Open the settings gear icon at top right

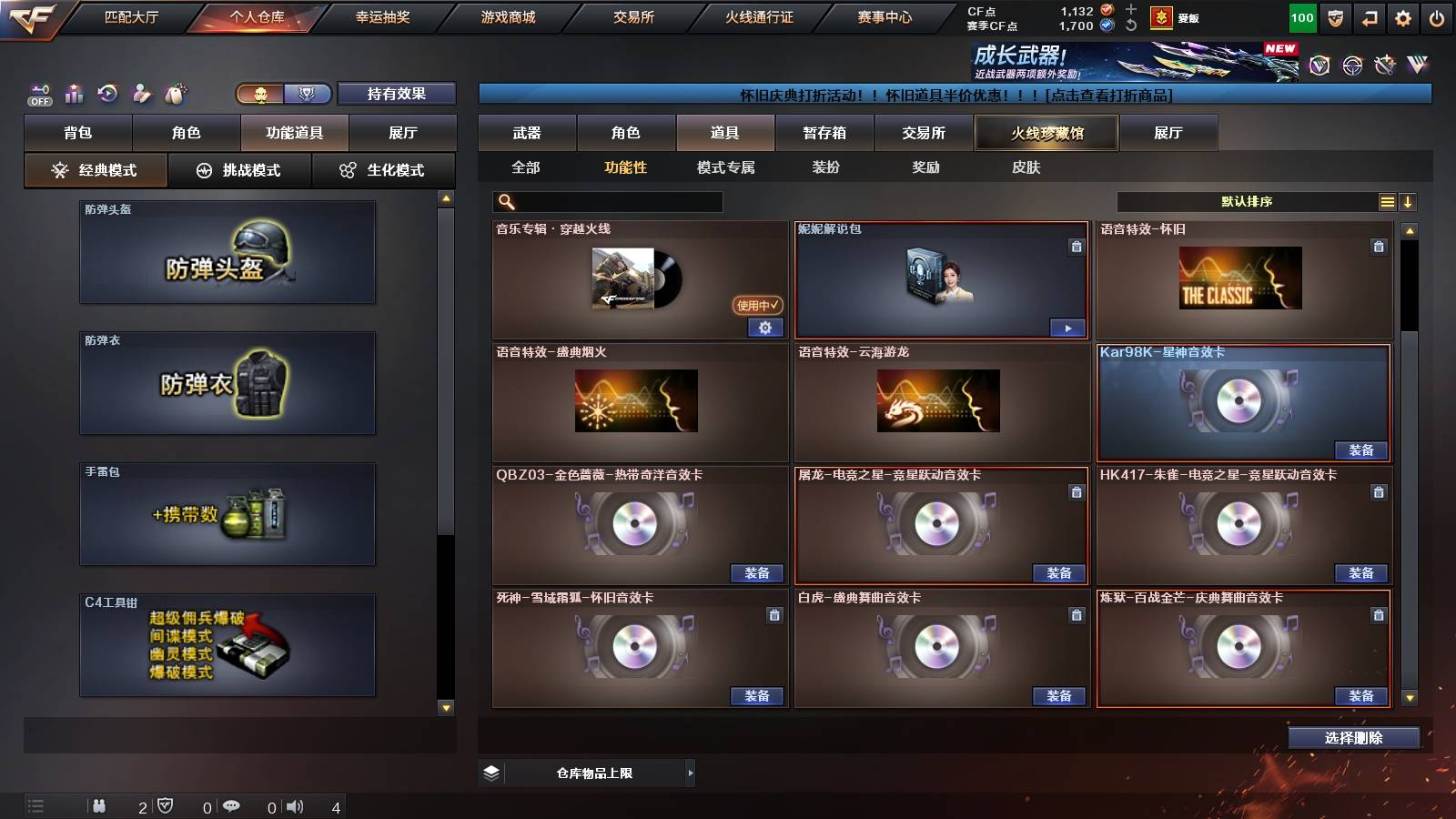click(1402, 16)
